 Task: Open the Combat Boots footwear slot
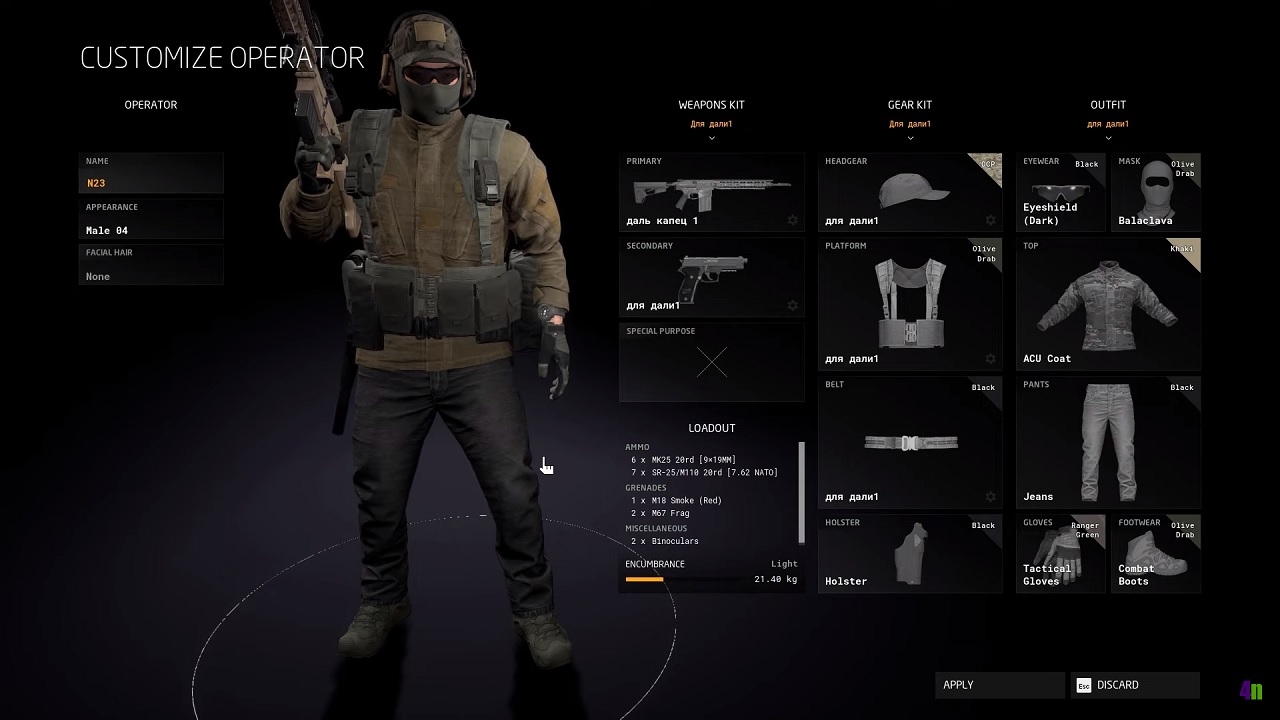pos(1156,553)
